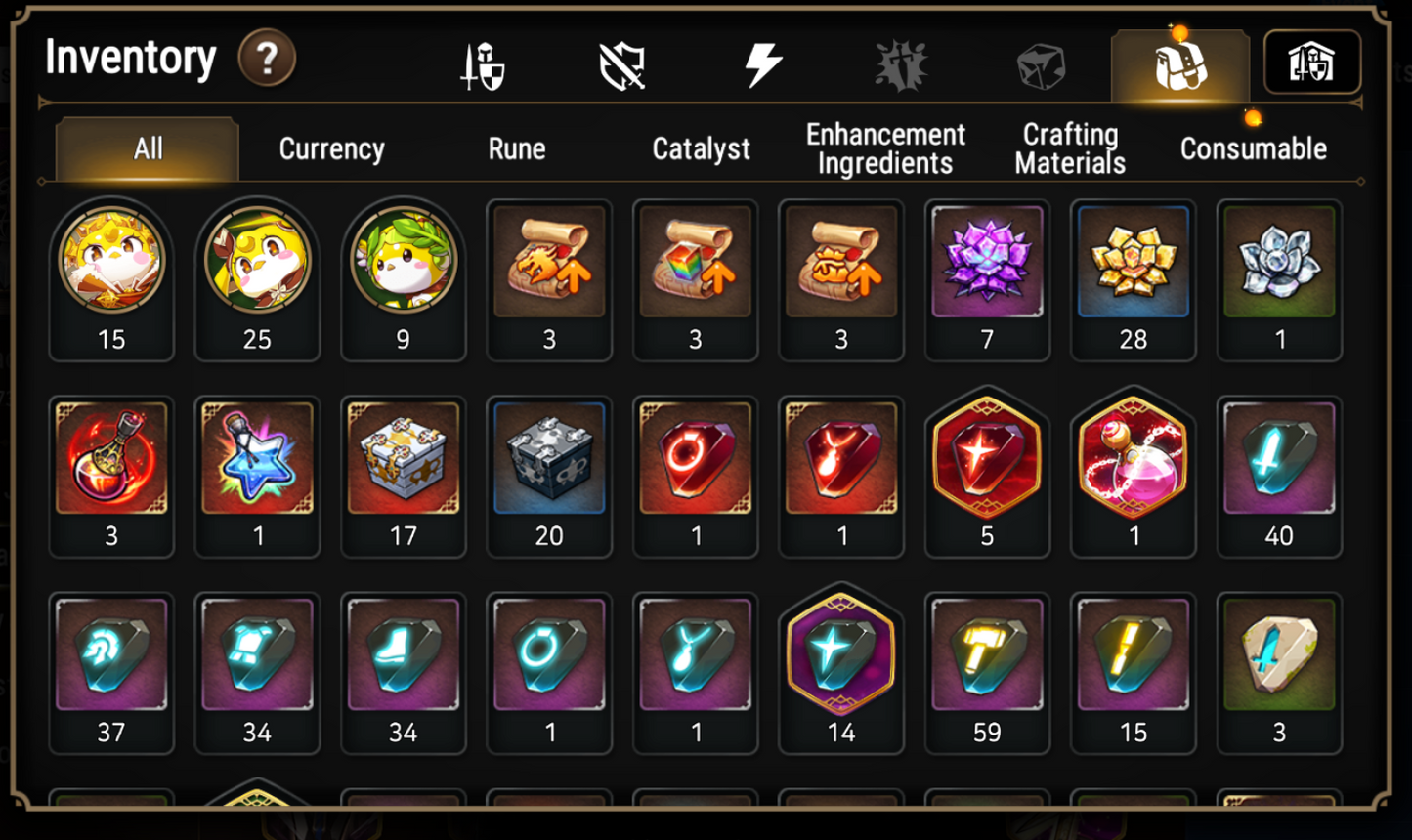Open the Crafting Materials tab

(1068, 148)
